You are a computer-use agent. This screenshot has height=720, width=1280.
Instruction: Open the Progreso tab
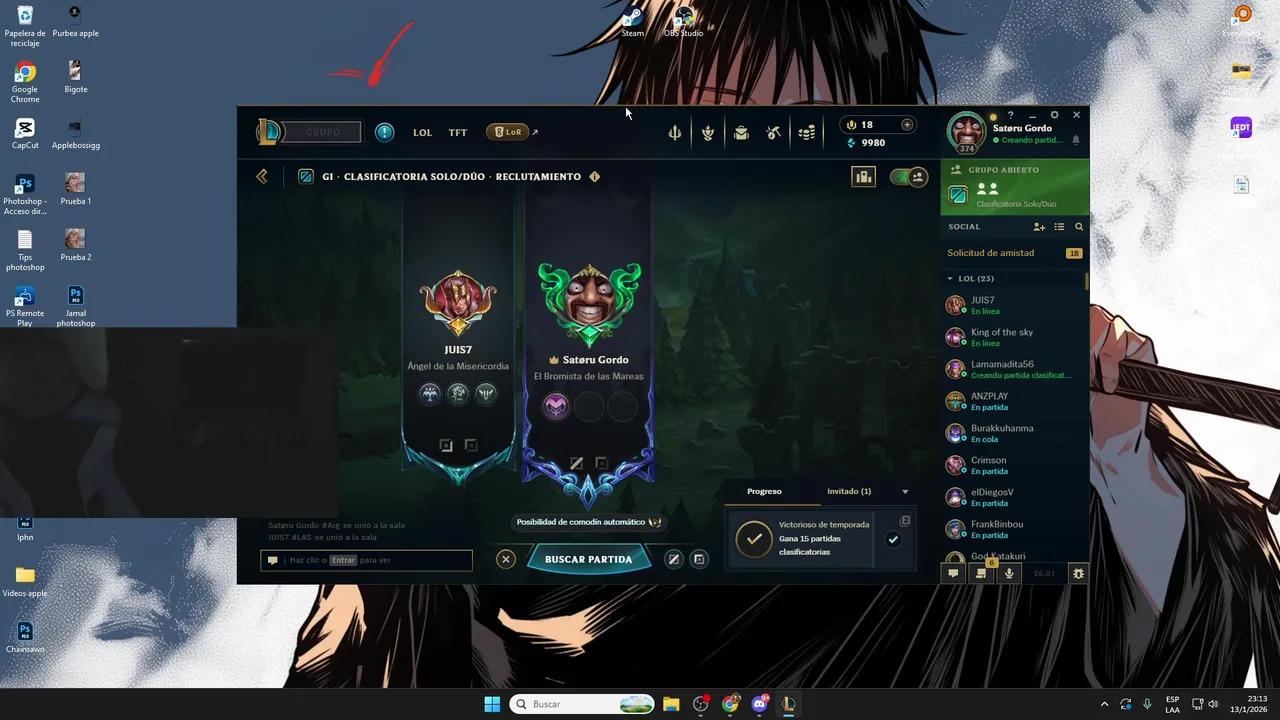(x=764, y=491)
